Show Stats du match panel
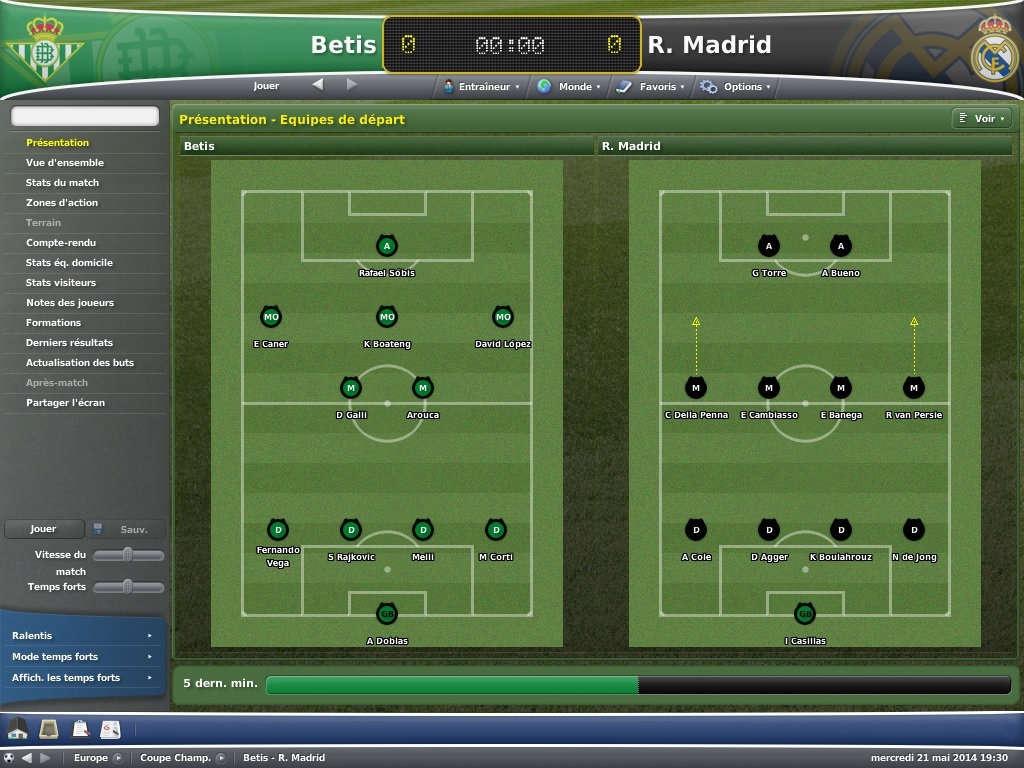The width and height of the screenshot is (1024, 768). pyautogui.click(x=62, y=183)
